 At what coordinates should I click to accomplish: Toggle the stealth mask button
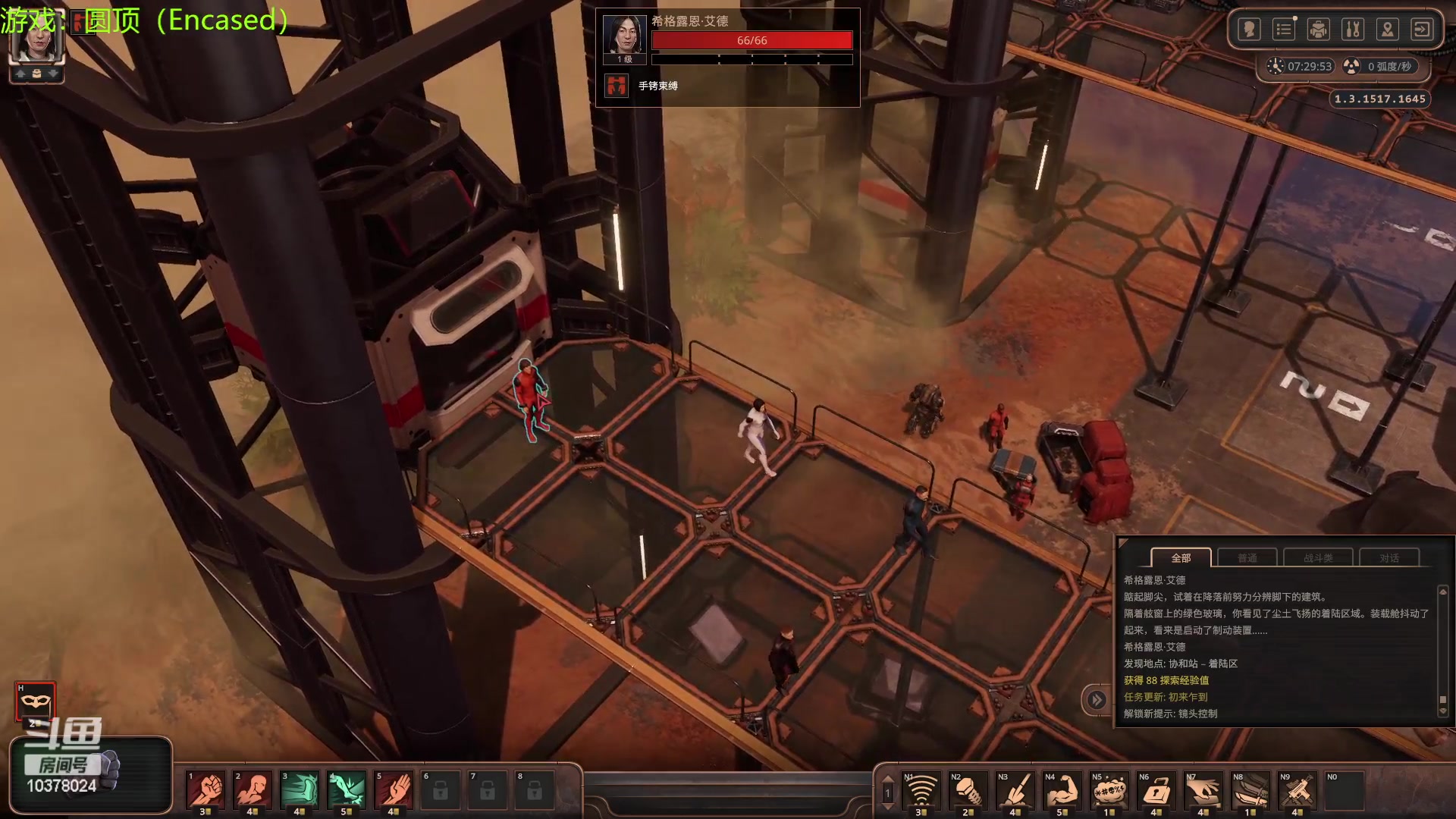[x=35, y=701]
